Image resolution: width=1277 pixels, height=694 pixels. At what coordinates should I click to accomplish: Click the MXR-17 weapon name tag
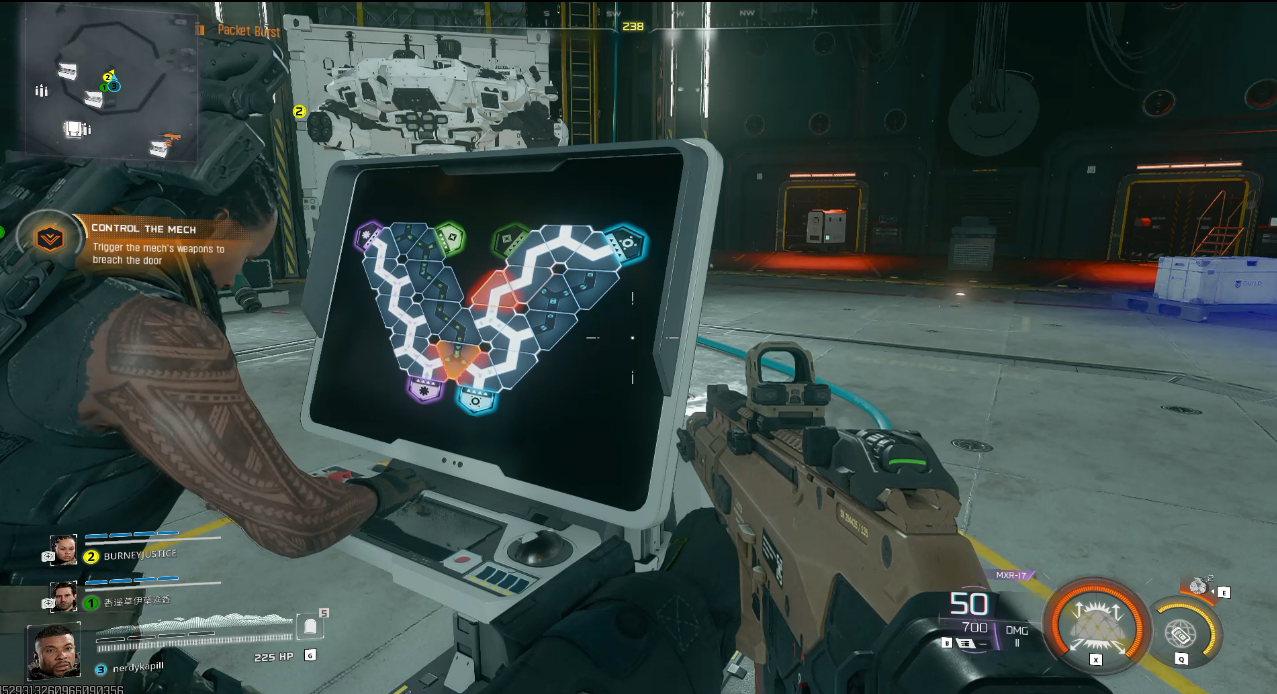[1011, 575]
